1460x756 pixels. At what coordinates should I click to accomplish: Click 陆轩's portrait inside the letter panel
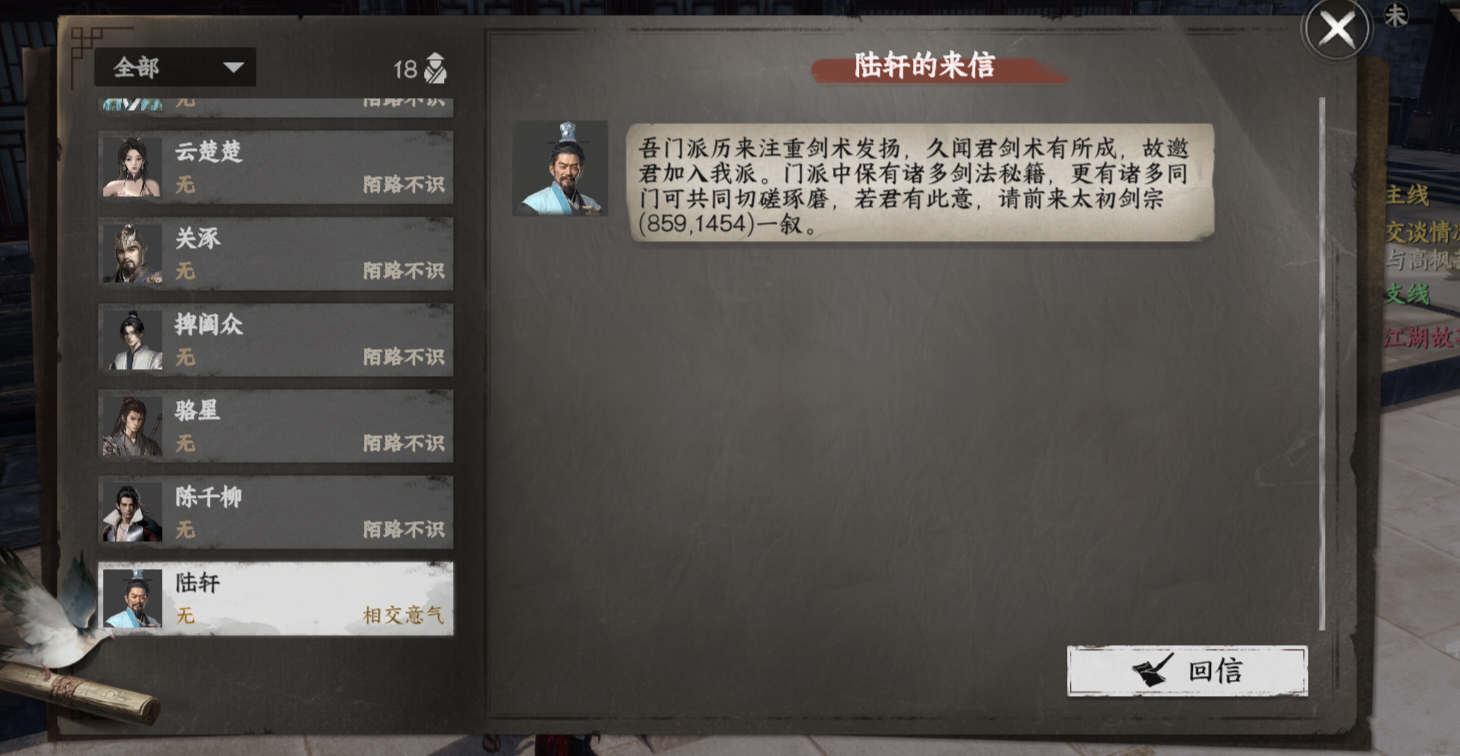pyautogui.click(x=561, y=168)
